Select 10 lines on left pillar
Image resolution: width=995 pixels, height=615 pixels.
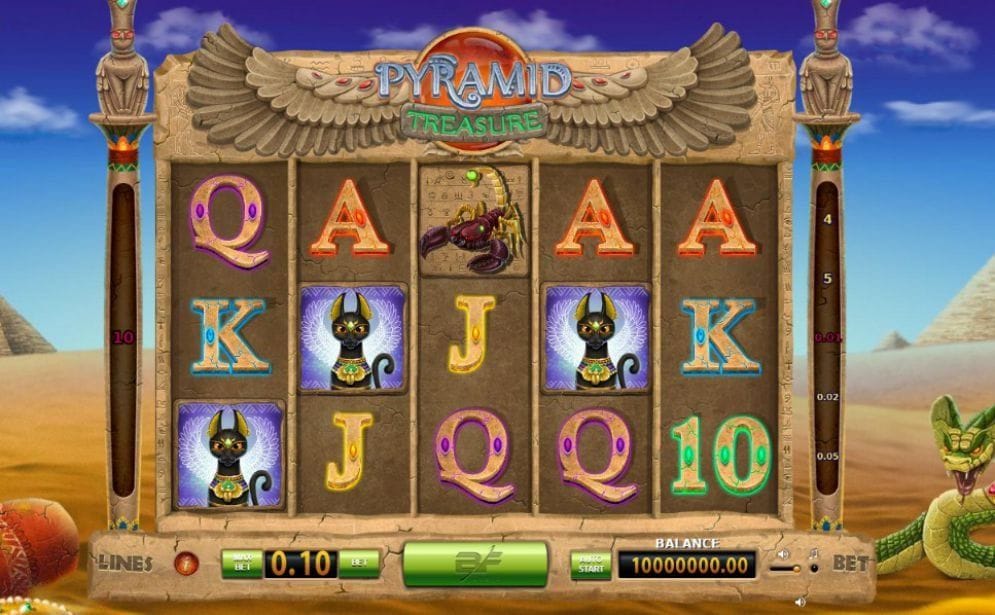point(123,337)
